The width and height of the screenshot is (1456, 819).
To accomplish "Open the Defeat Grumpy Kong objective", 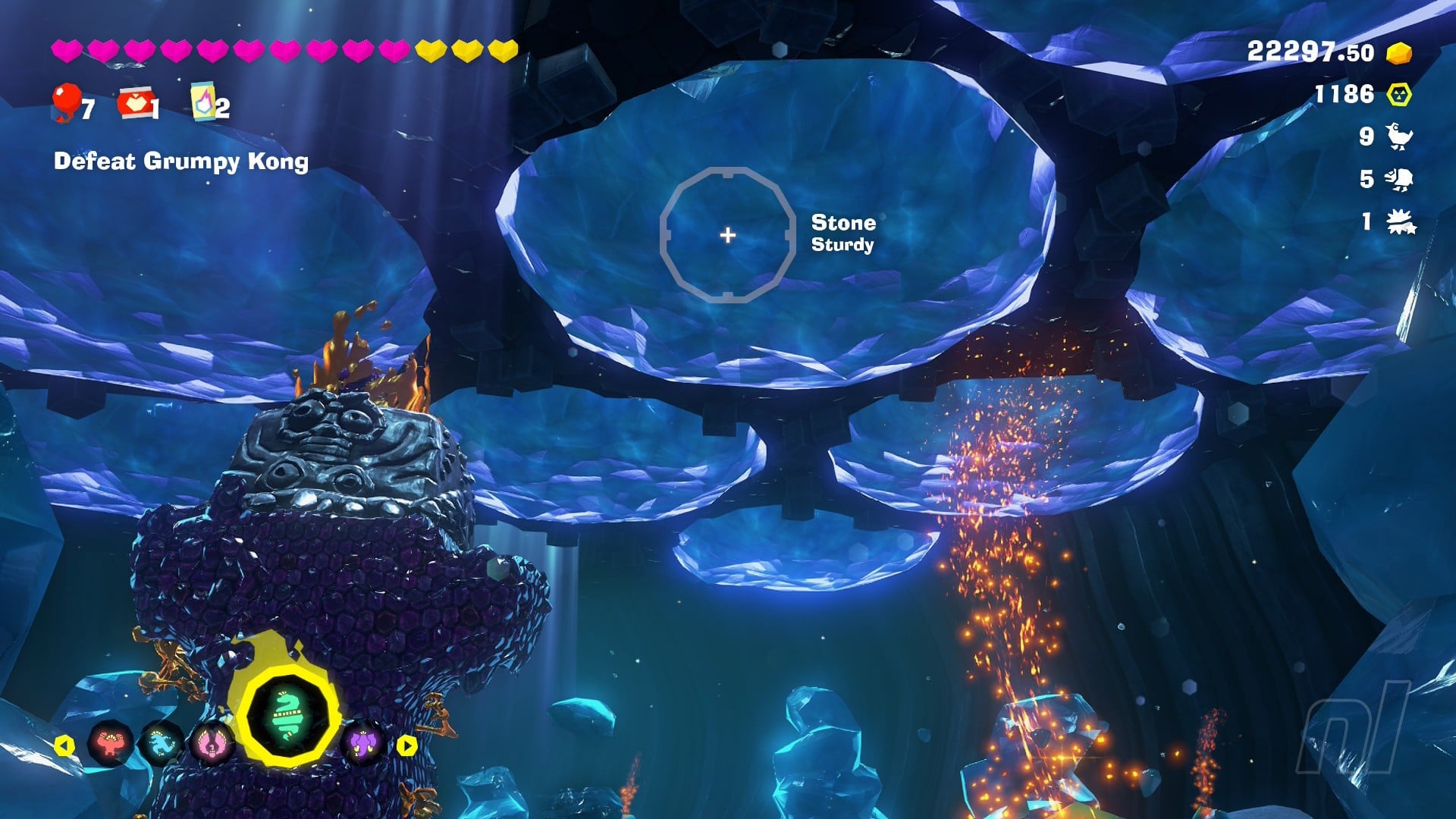I will (x=181, y=162).
